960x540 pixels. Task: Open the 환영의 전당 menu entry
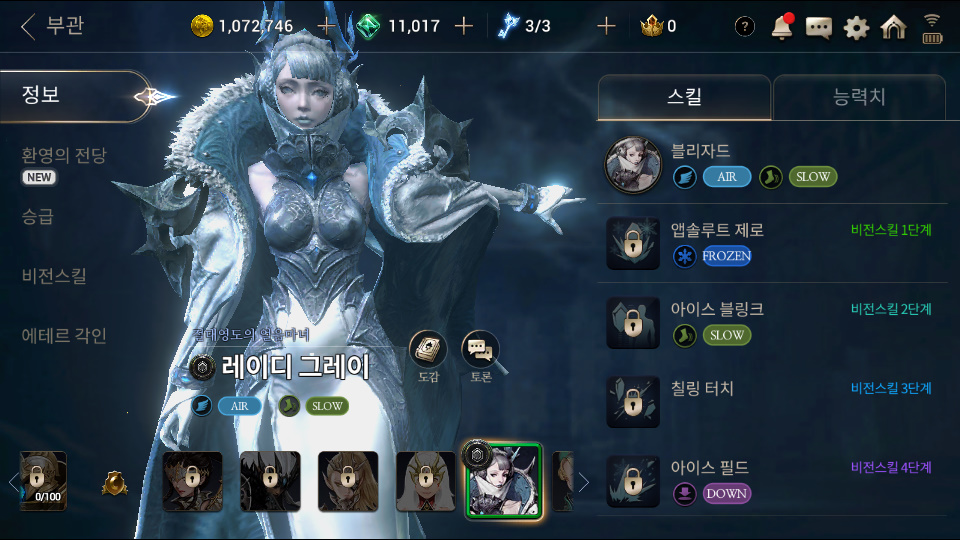(64, 156)
